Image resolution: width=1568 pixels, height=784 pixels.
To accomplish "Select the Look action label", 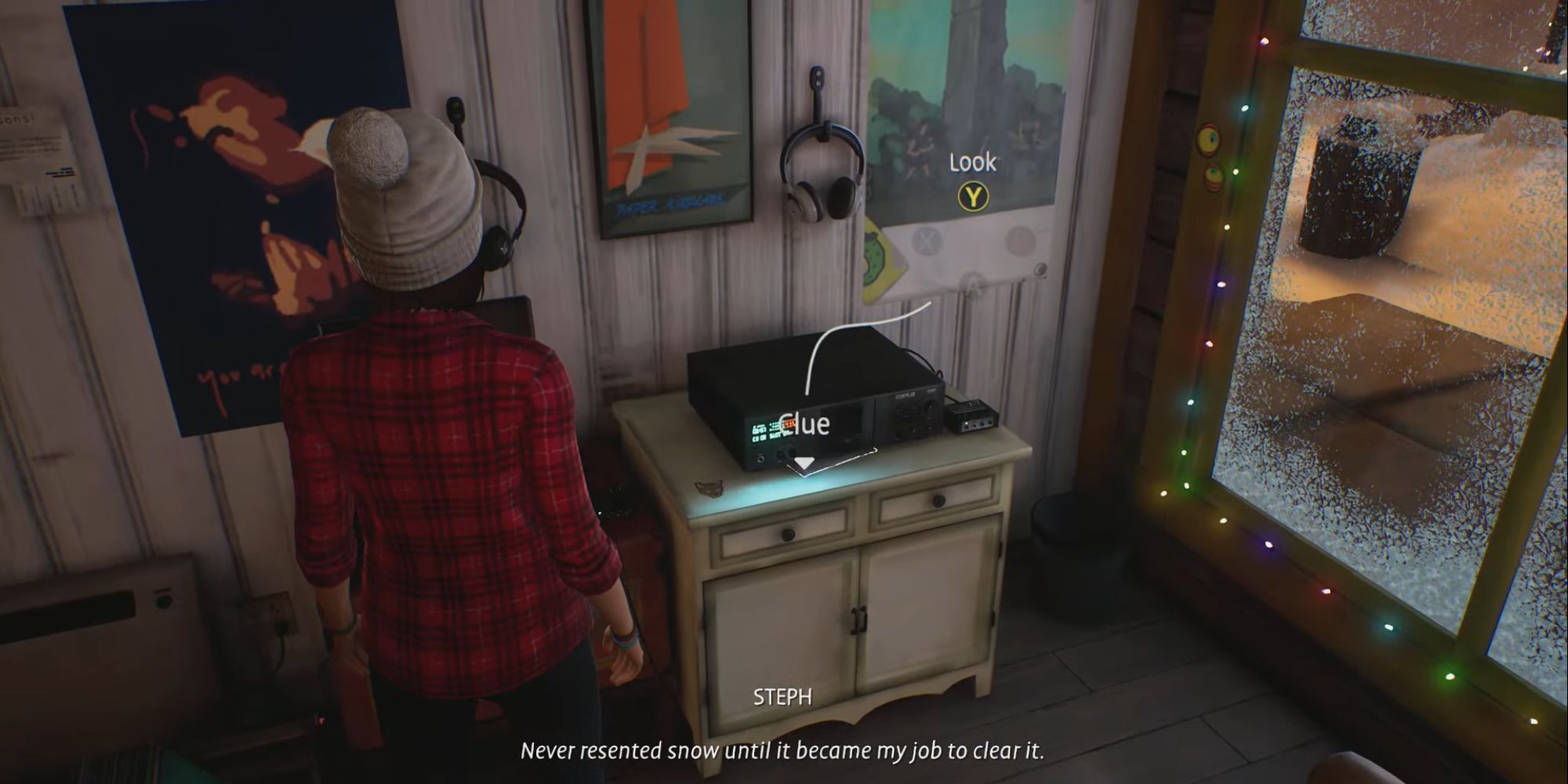I will pyautogui.click(x=972, y=162).
